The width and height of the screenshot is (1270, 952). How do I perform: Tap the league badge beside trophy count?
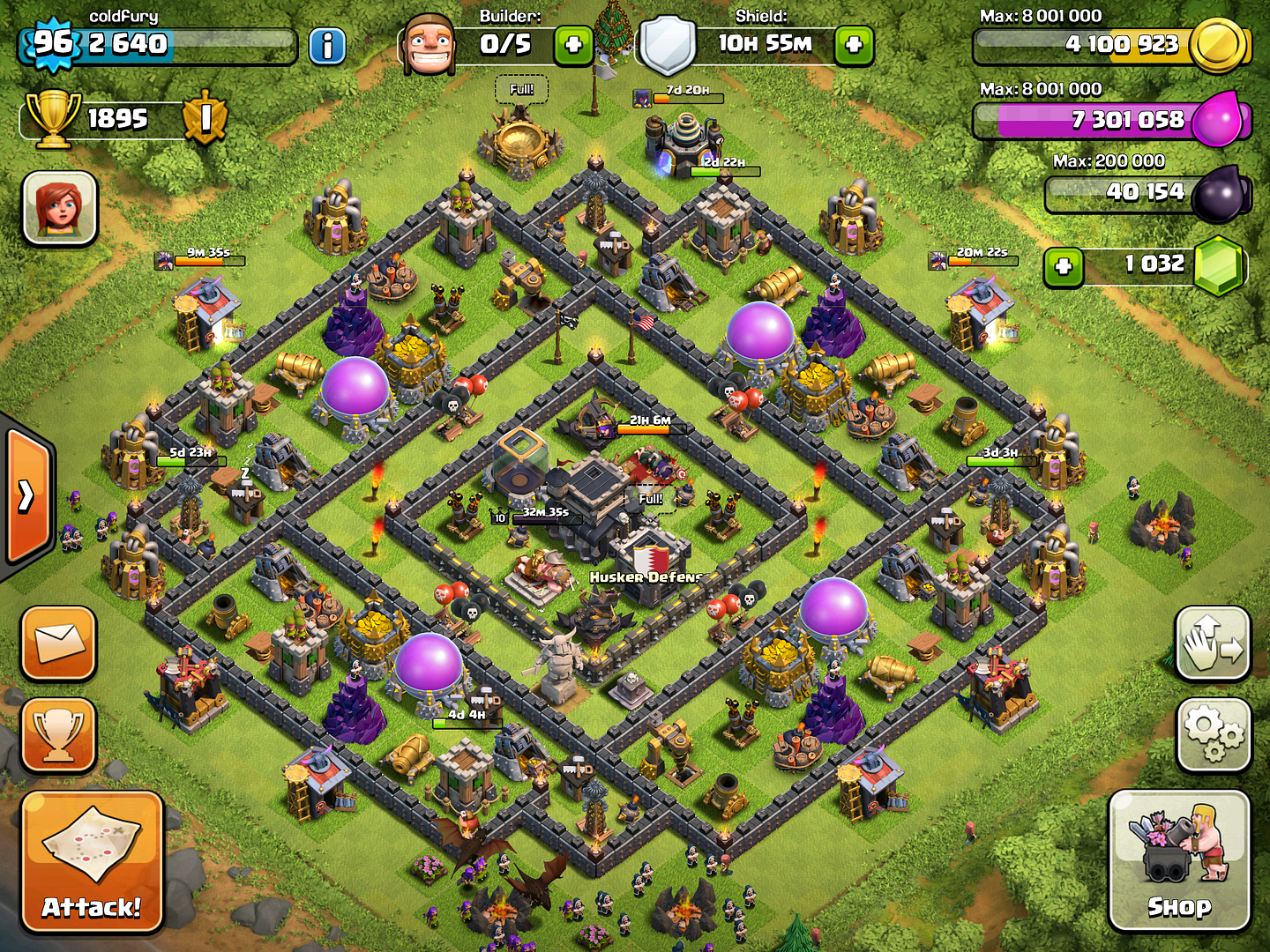pos(205,117)
